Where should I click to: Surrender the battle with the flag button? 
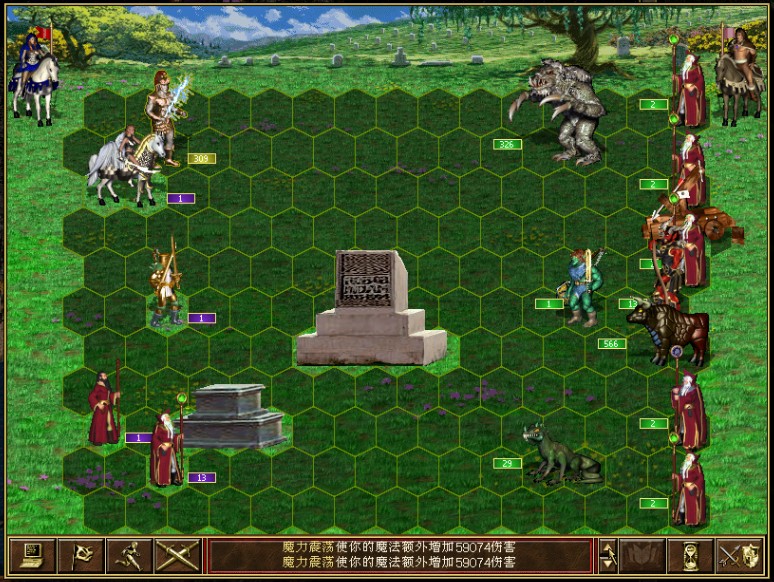(x=81, y=555)
